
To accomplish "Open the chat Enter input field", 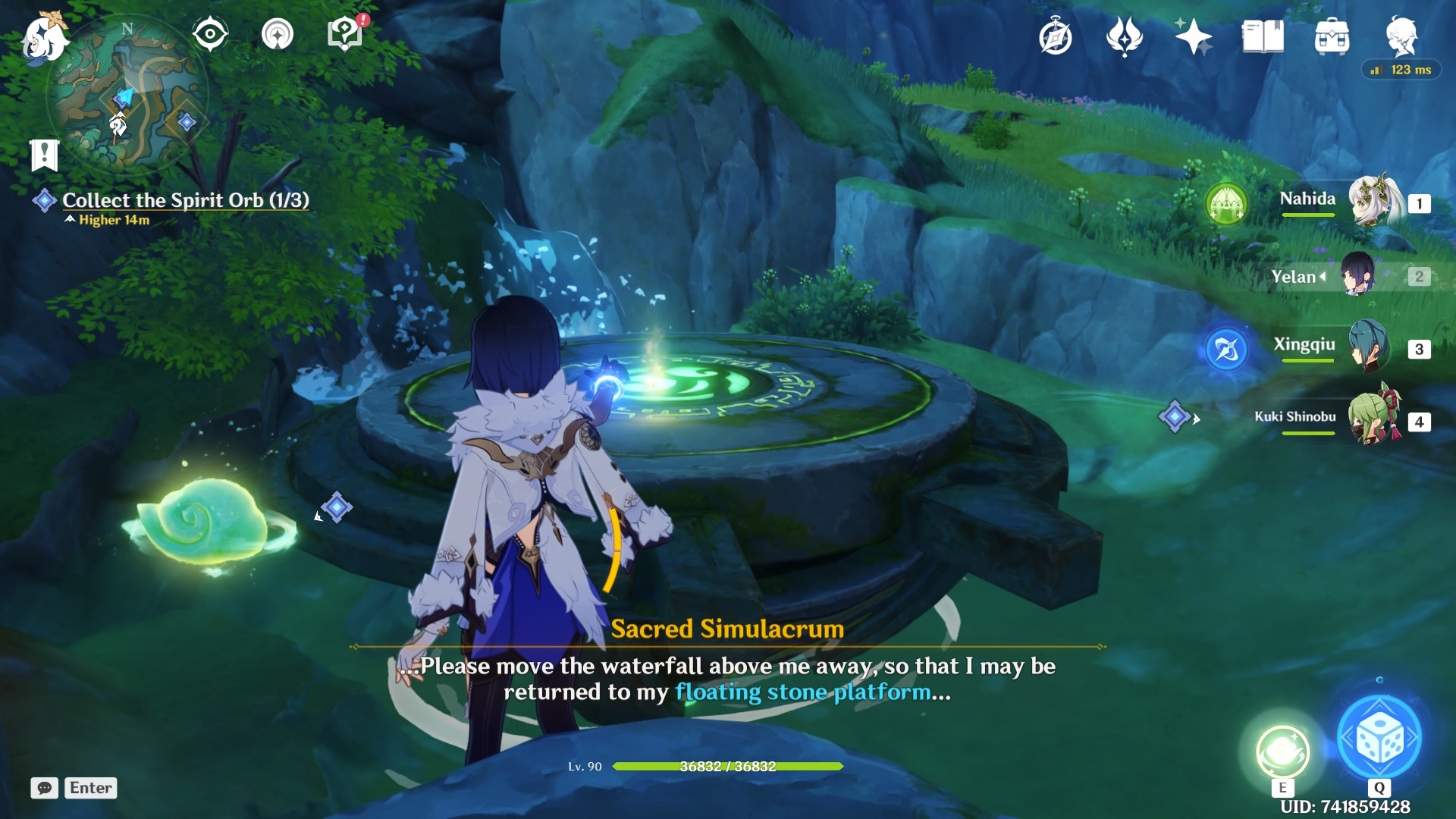I will tap(90, 788).
